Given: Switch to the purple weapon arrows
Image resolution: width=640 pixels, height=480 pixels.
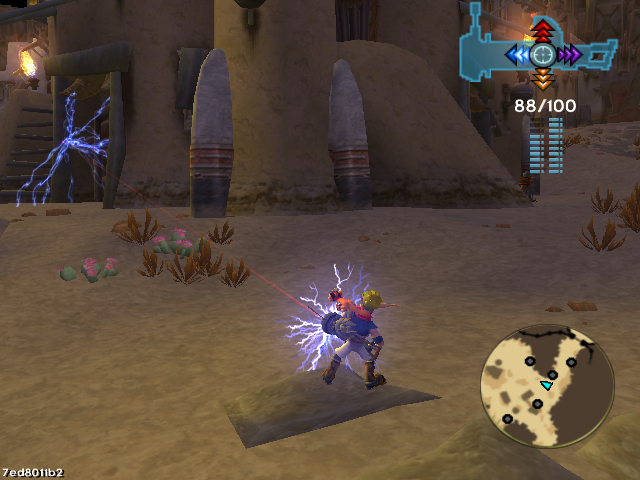Looking at the screenshot, I should point(569,54).
